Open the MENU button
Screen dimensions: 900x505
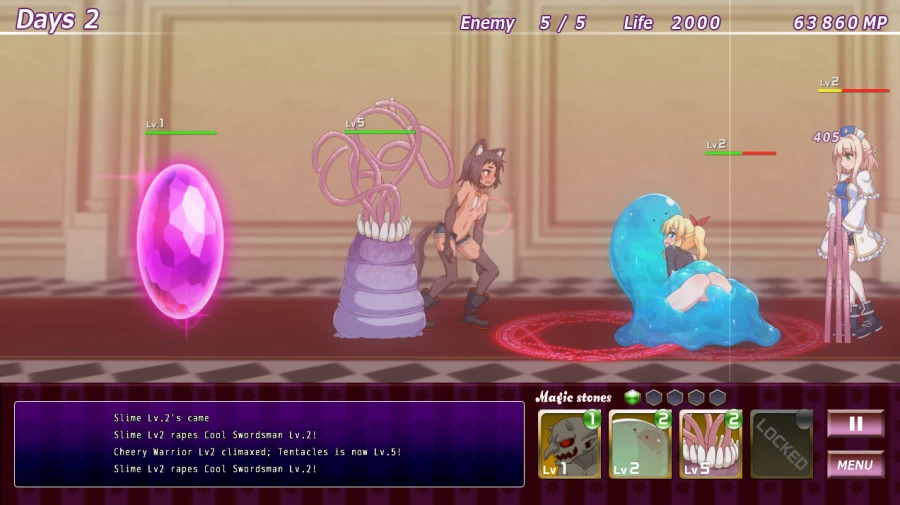pyautogui.click(x=855, y=465)
